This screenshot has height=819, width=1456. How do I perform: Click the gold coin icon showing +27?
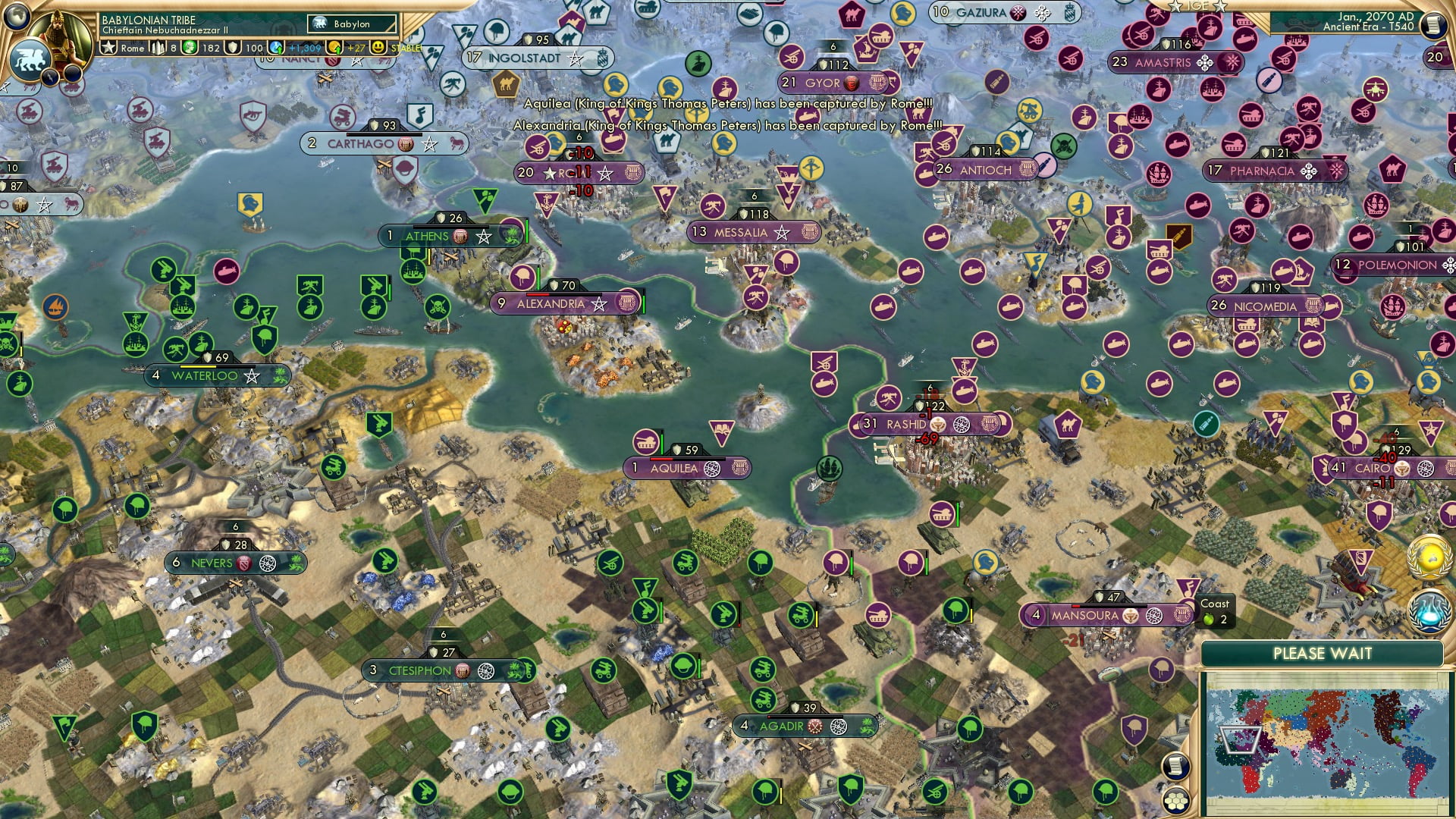[336, 48]
